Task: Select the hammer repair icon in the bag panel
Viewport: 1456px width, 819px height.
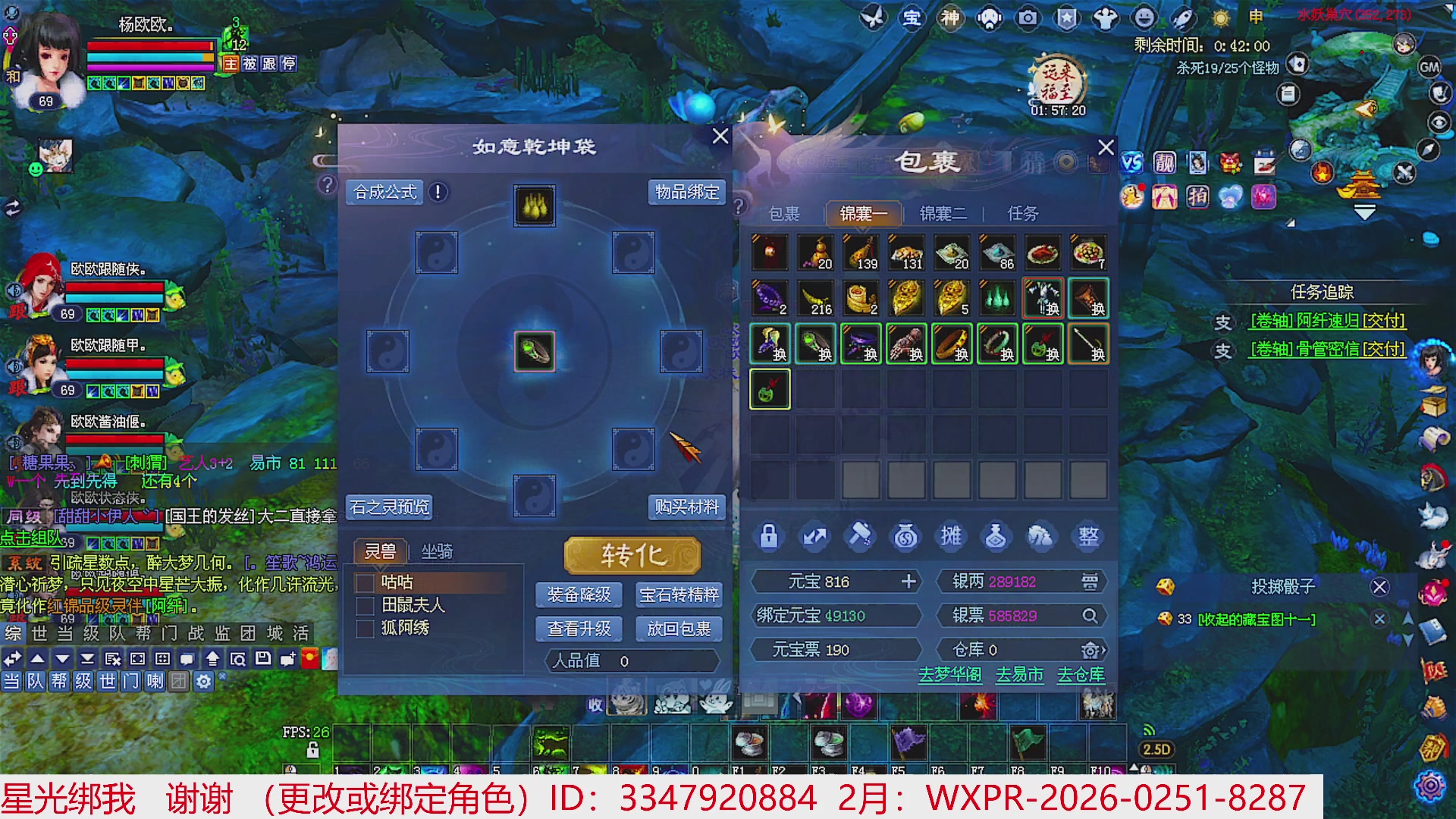Action: coord(860,536)
